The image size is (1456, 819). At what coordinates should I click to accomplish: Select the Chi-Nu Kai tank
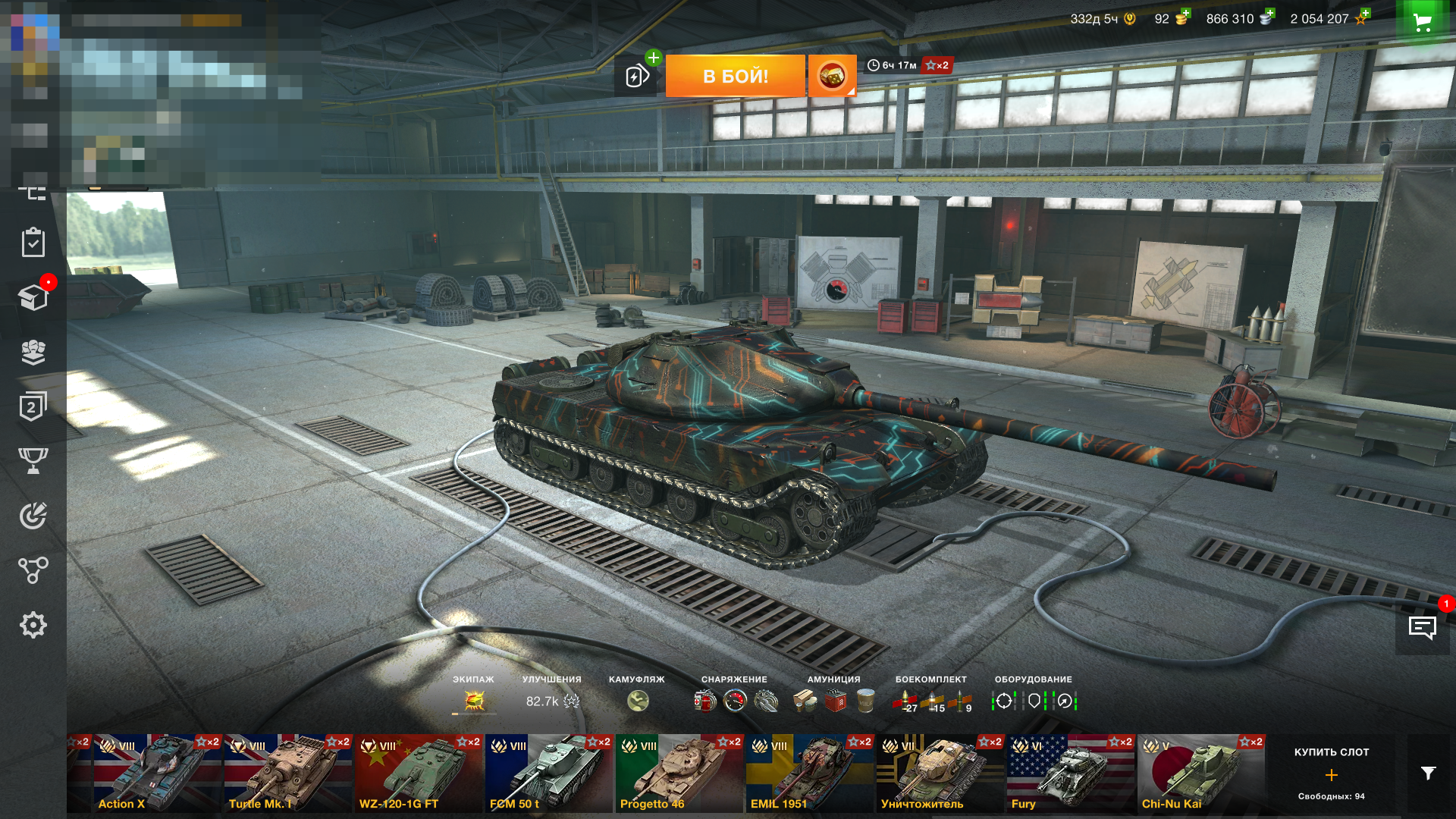coord(1201,773)
